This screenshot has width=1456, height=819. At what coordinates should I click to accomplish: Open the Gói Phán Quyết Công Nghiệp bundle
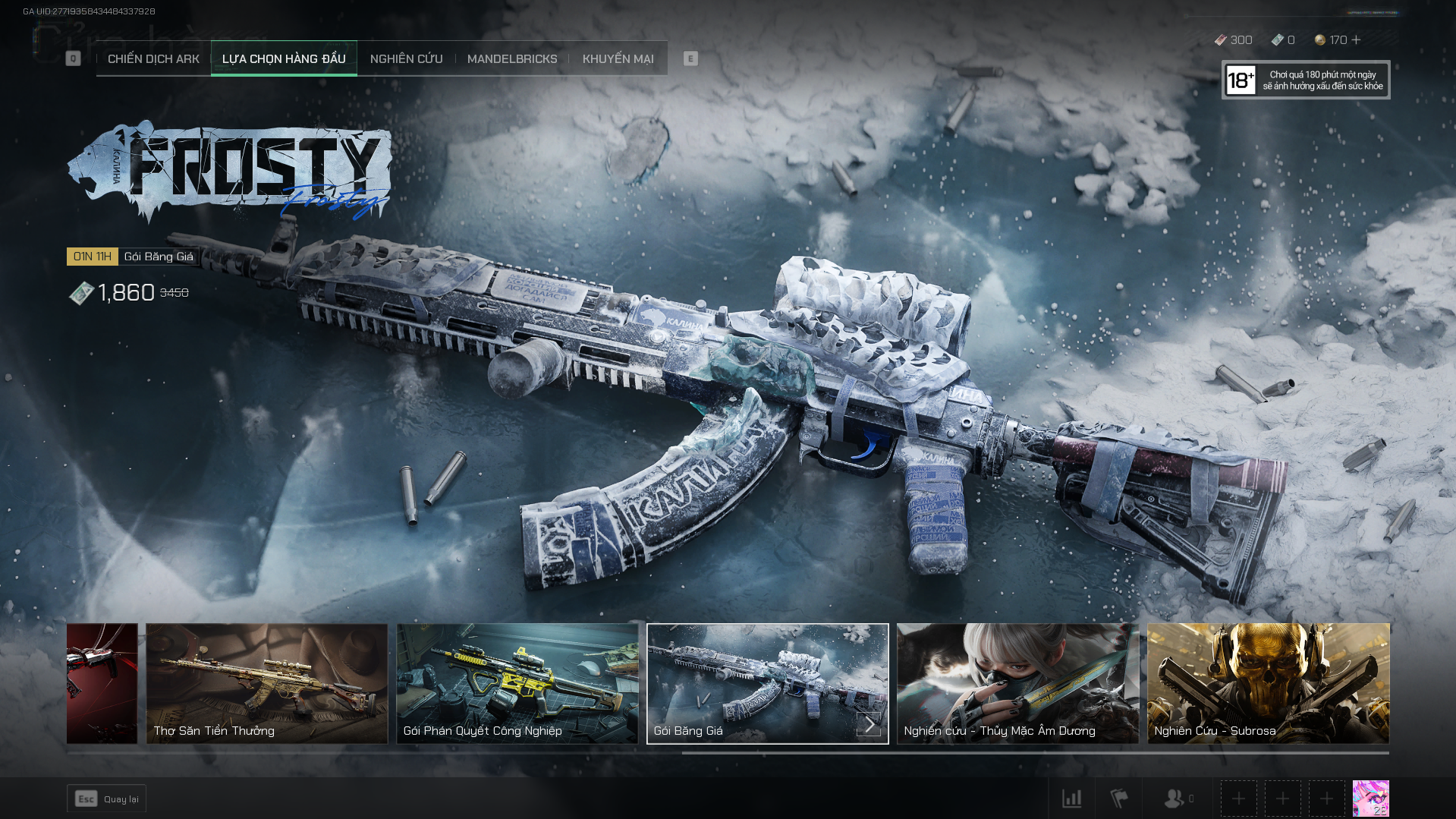pos(517,683)
